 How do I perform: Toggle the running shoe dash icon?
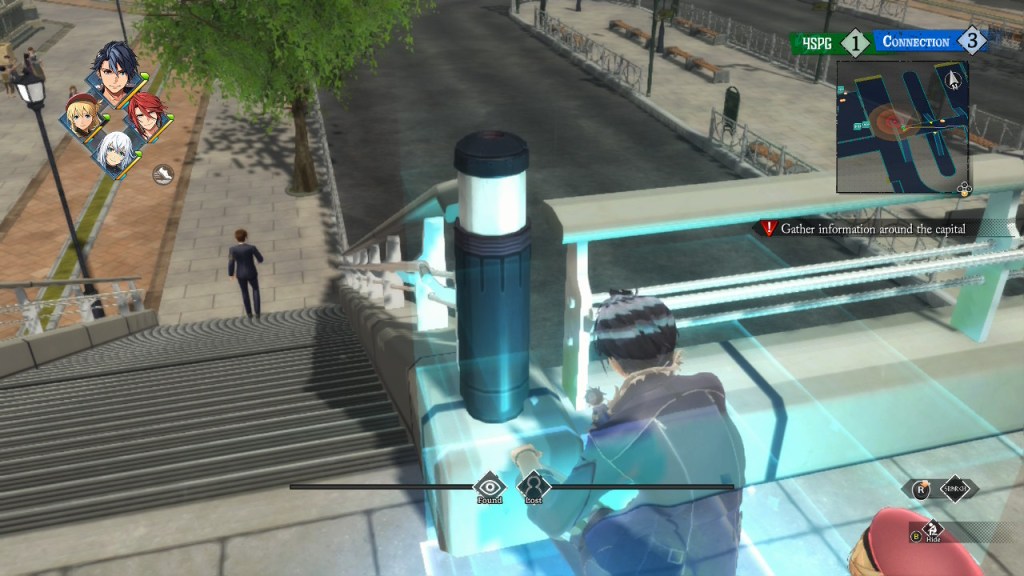tap(162, 175)
